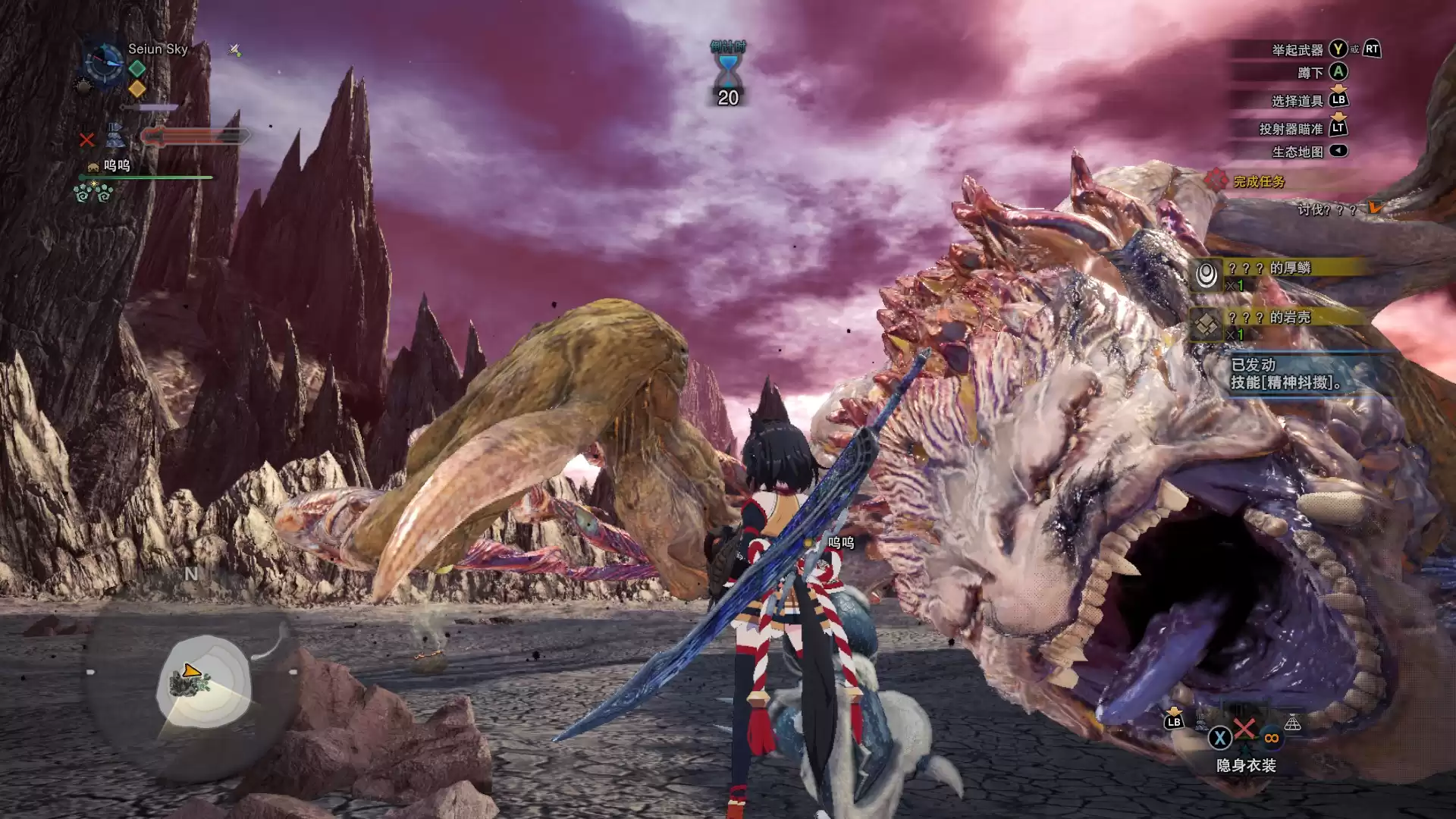Click the ？？？的岩壳 loot notification
This screenshot has height=819, width=1456.
(1282, 325)
